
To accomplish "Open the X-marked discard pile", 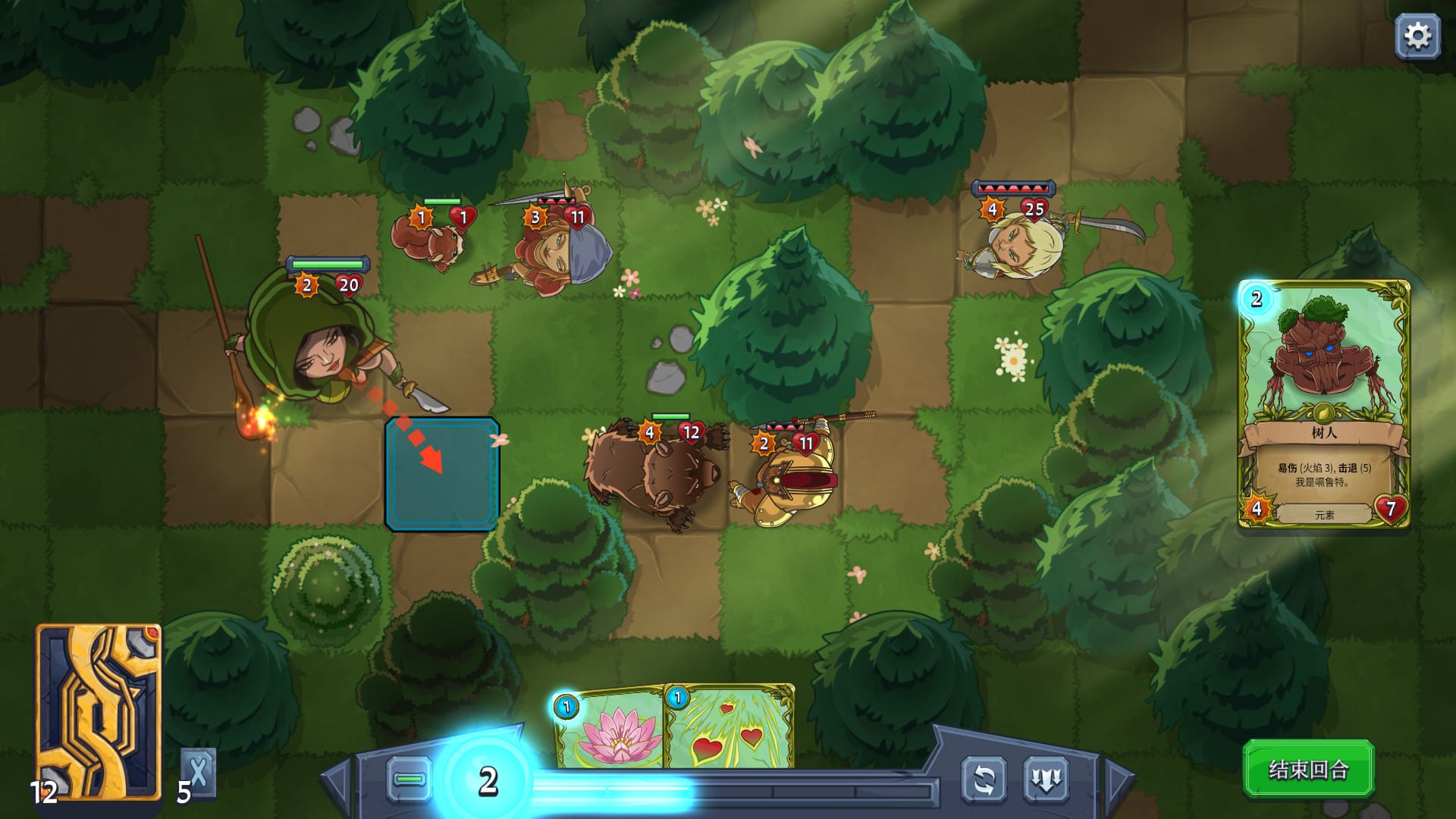I will [x=198, y=772].
